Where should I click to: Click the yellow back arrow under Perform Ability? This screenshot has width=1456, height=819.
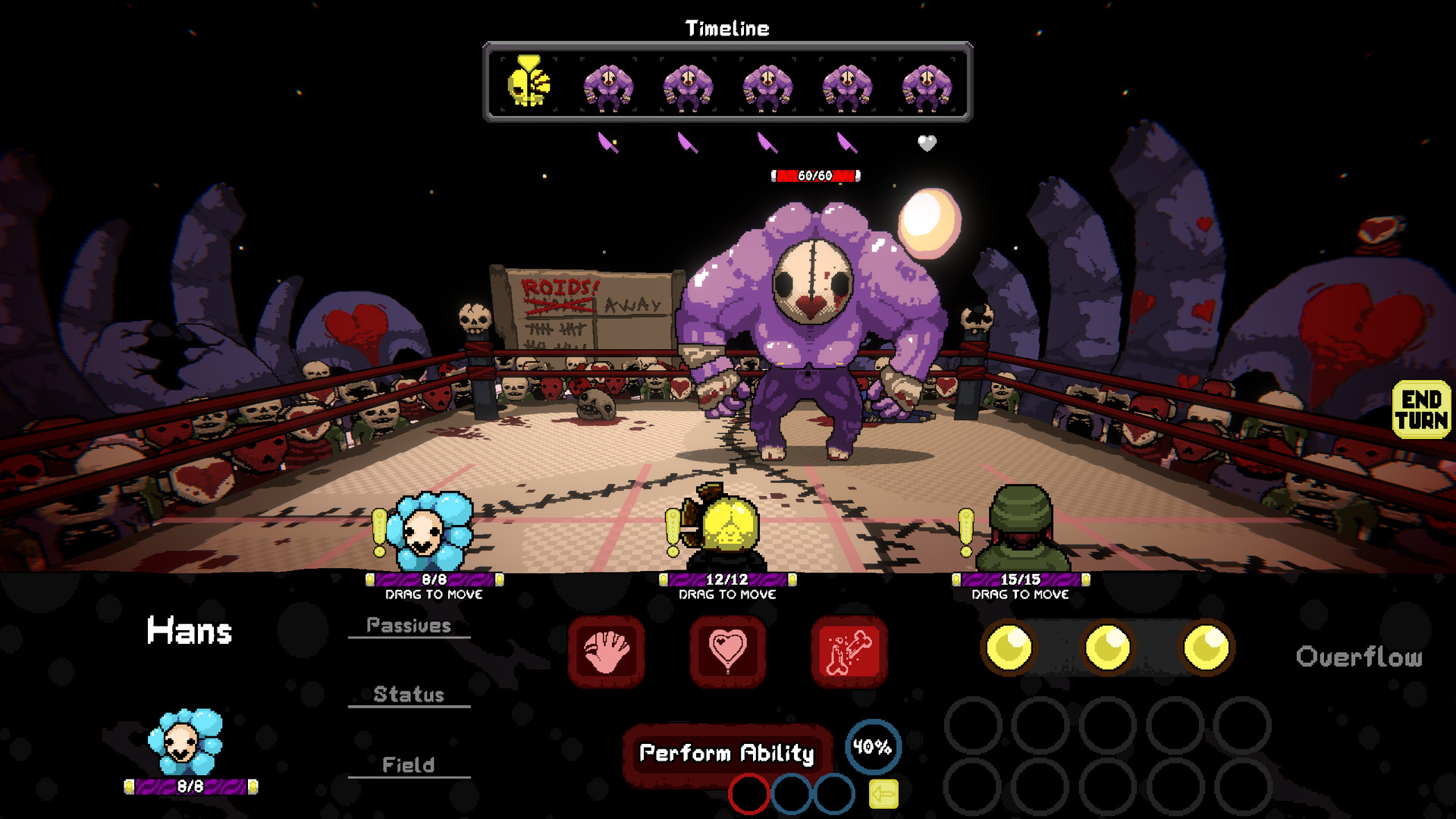coord(880,793)
